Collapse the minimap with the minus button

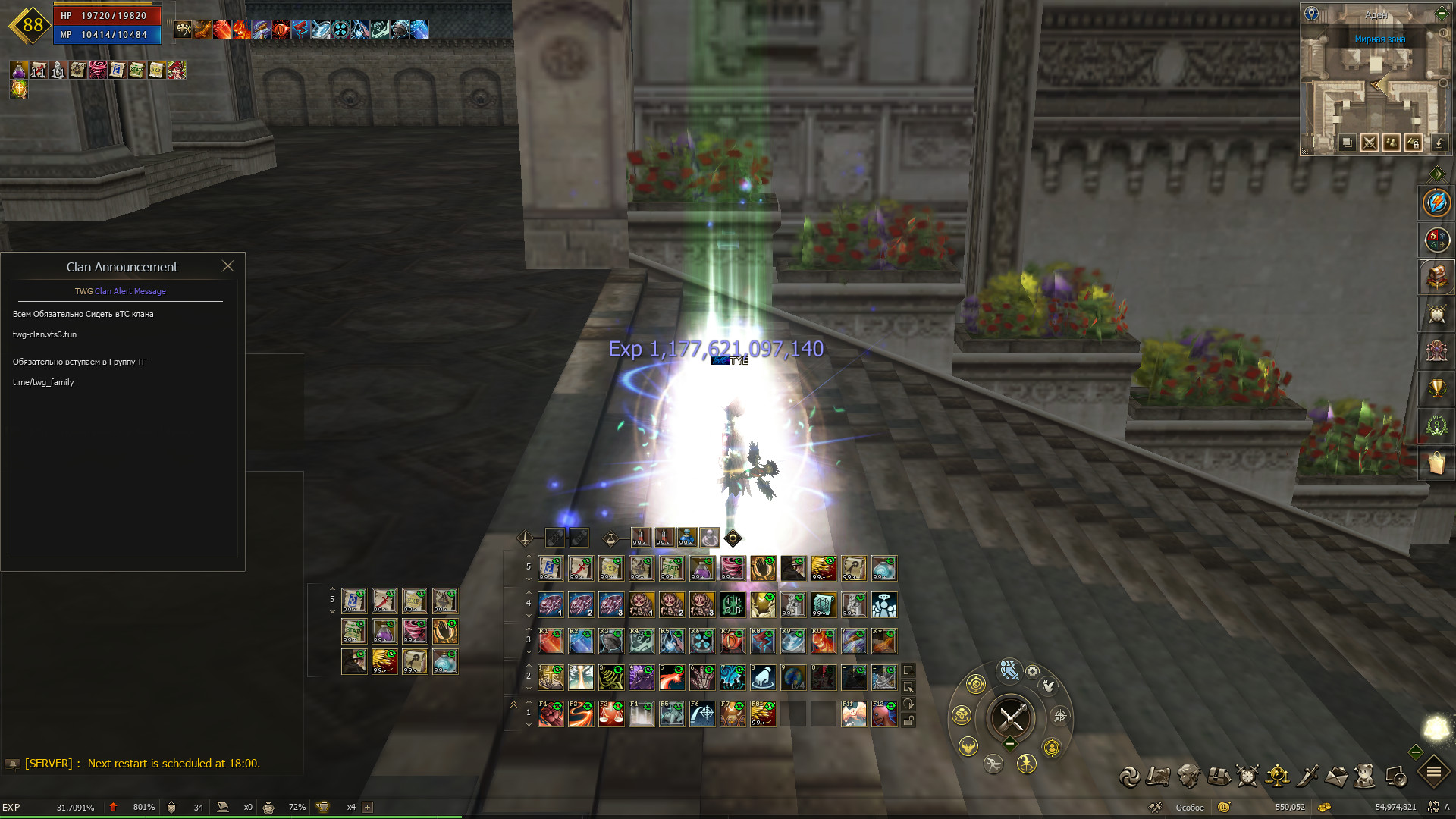1442,13
